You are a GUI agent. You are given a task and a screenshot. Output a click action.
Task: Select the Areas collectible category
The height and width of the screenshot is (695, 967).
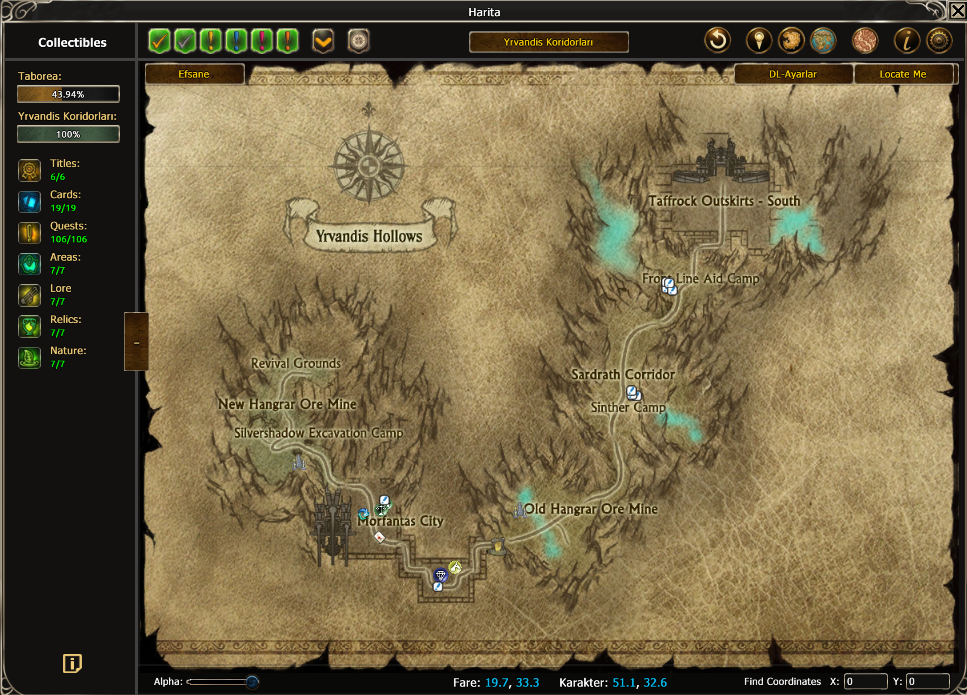click(30, 263)
